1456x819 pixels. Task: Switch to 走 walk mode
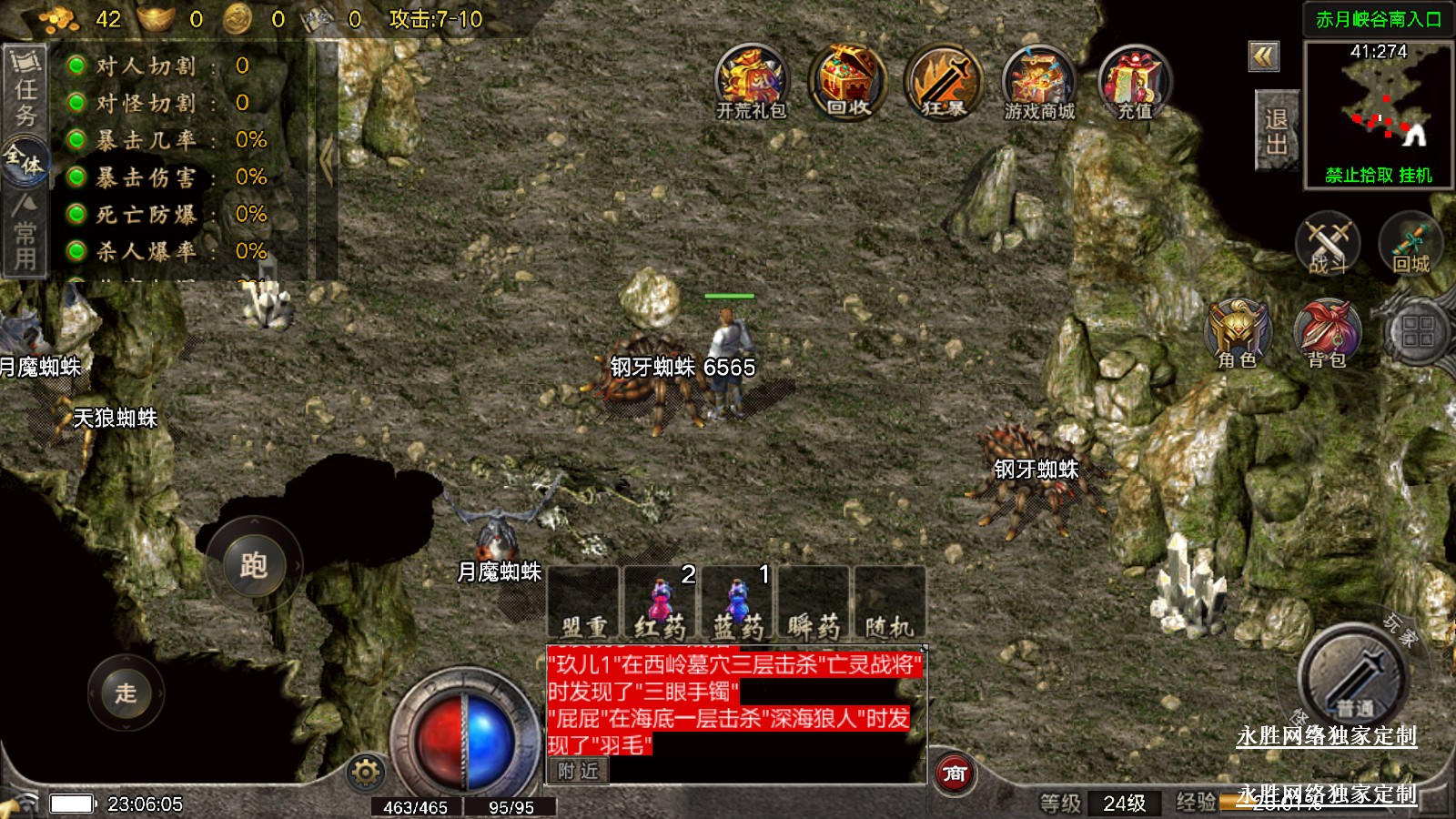(126, 693)
